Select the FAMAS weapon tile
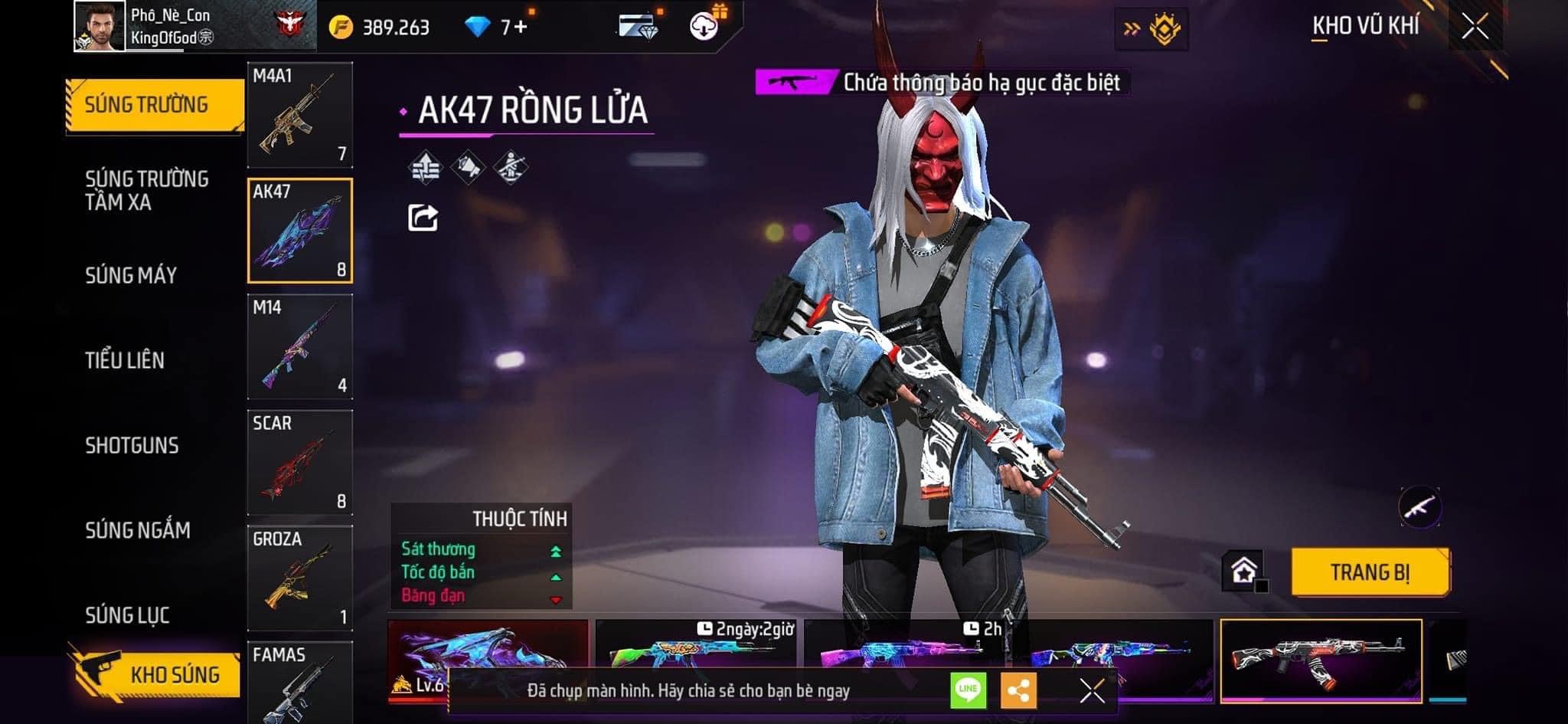The height and width of the screenshot is (724, 1568). [300, 682]
